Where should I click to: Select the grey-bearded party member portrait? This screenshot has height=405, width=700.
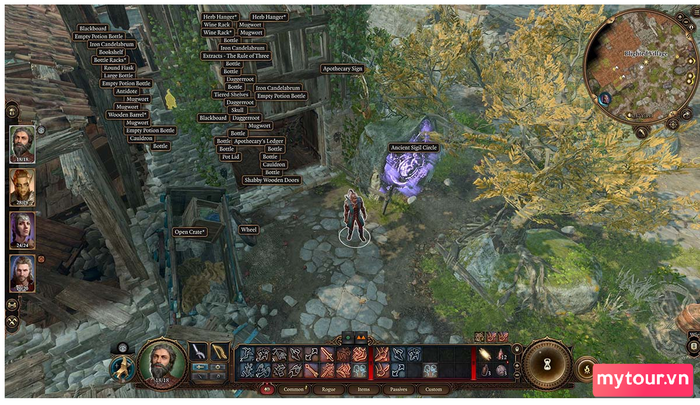click(22, 141)
